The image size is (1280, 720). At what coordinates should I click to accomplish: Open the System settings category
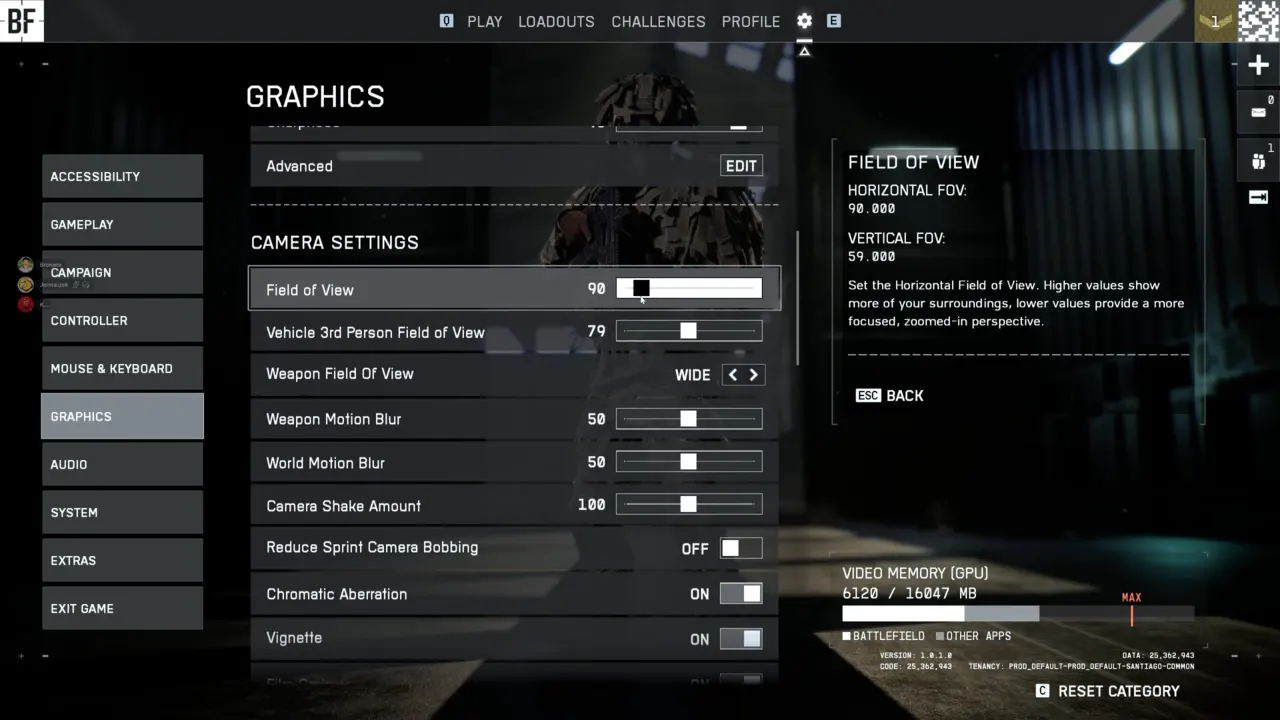[122, 512]
